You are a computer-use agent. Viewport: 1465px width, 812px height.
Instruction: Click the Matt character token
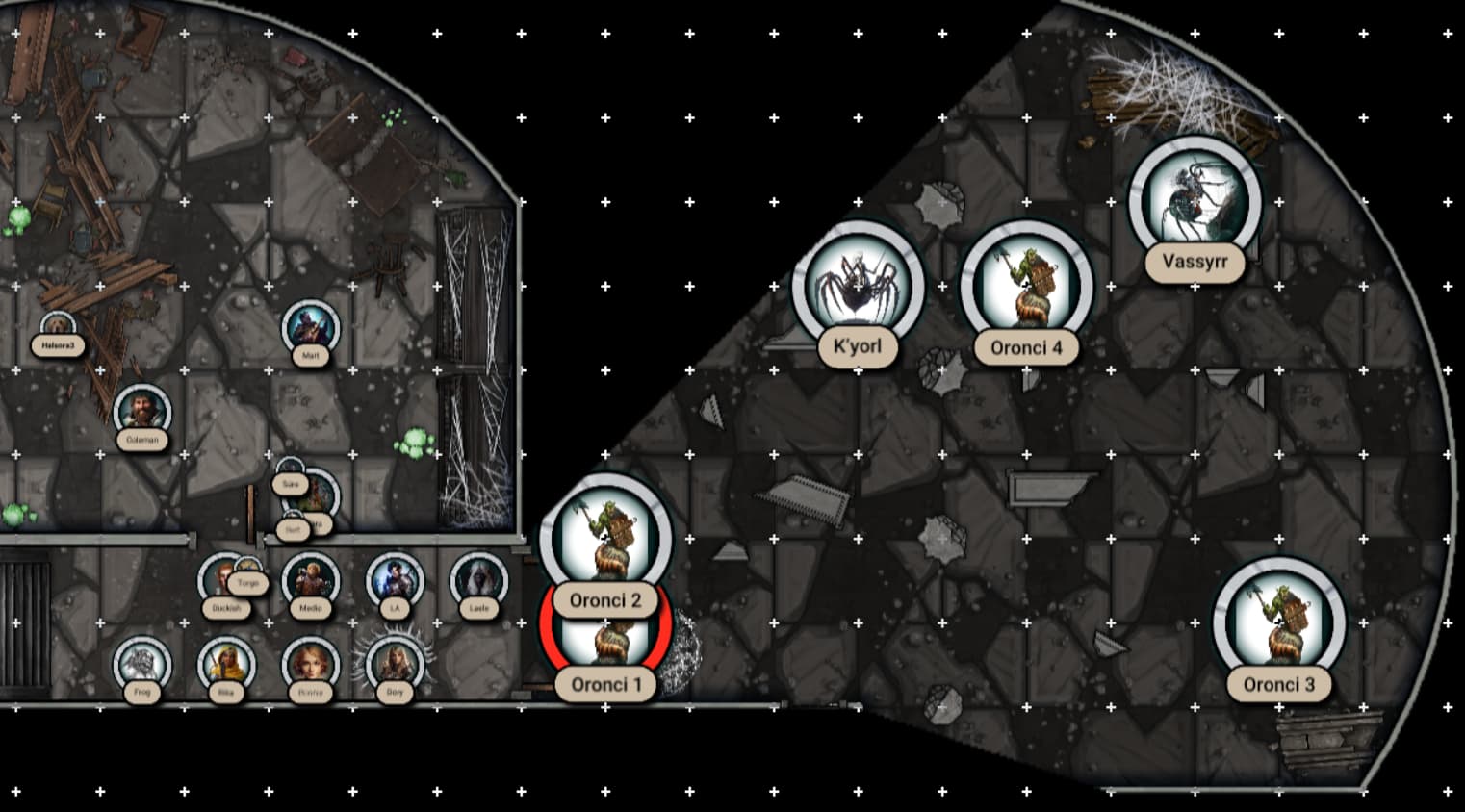pyautogui.click(x=310, y=327)
